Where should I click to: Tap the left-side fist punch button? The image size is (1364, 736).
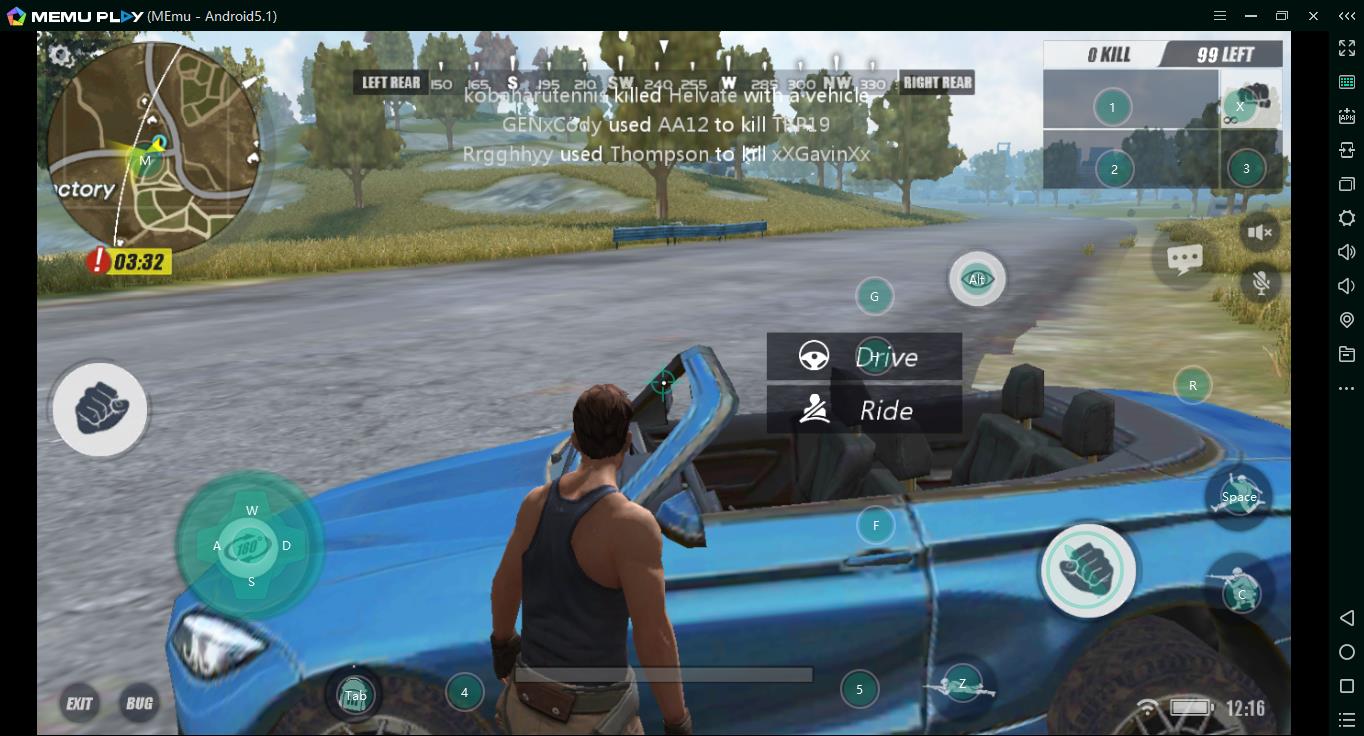[99, 409]
